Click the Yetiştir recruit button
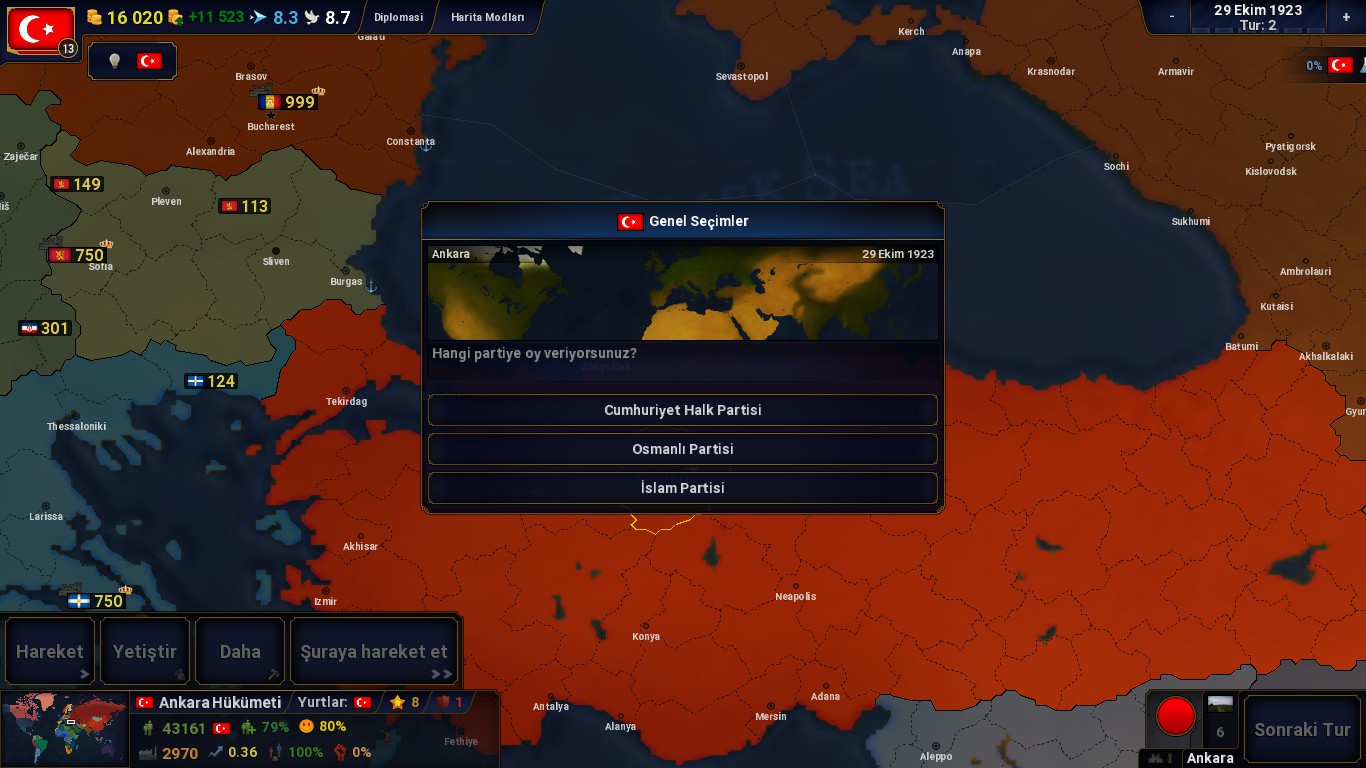 tap(145, 652)
